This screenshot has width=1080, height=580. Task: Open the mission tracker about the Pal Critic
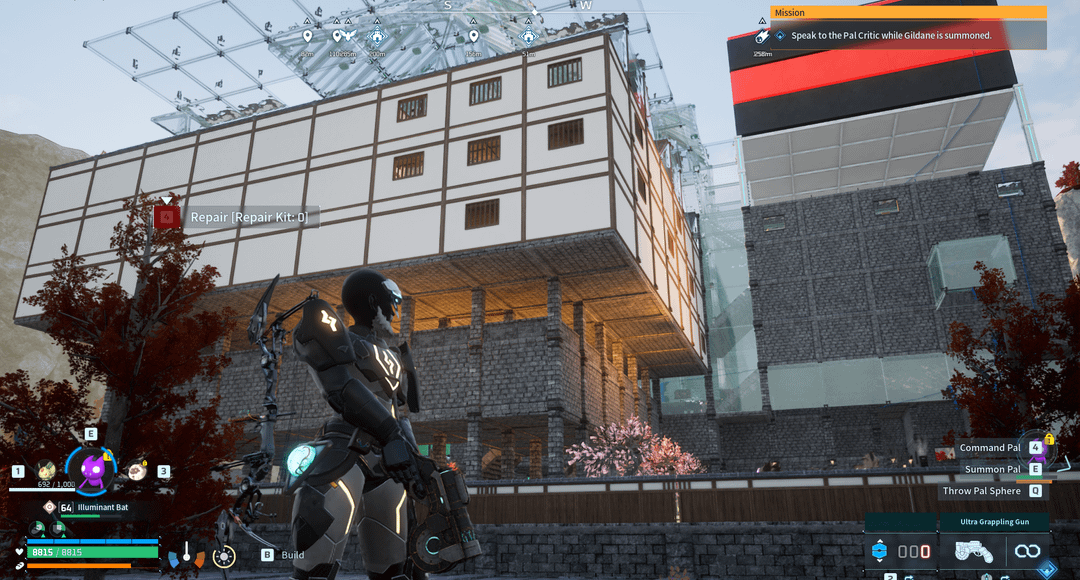click(890, 35)
